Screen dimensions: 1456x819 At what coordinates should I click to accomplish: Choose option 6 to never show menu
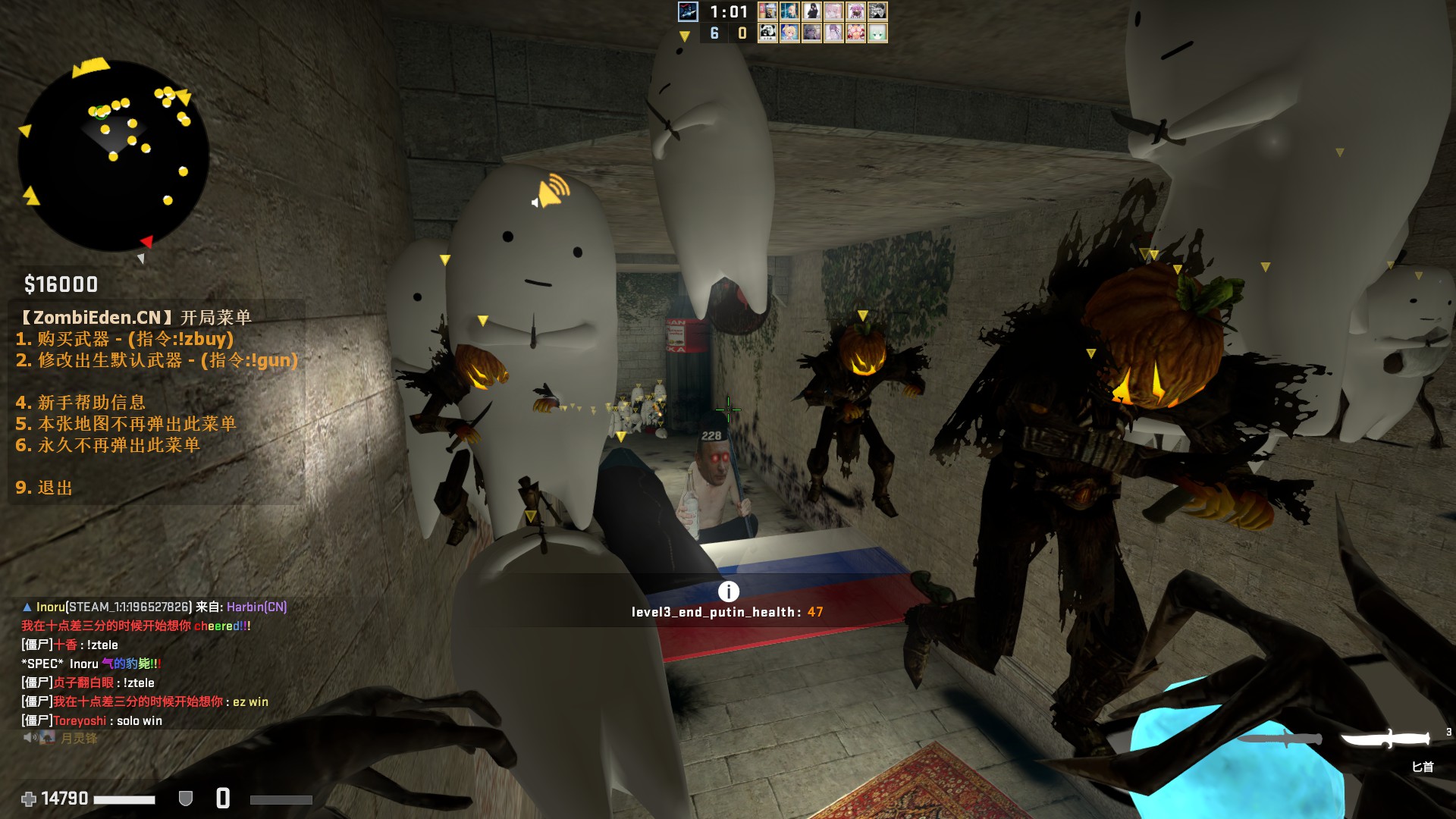pyautogui.click(x=108, y=445)
